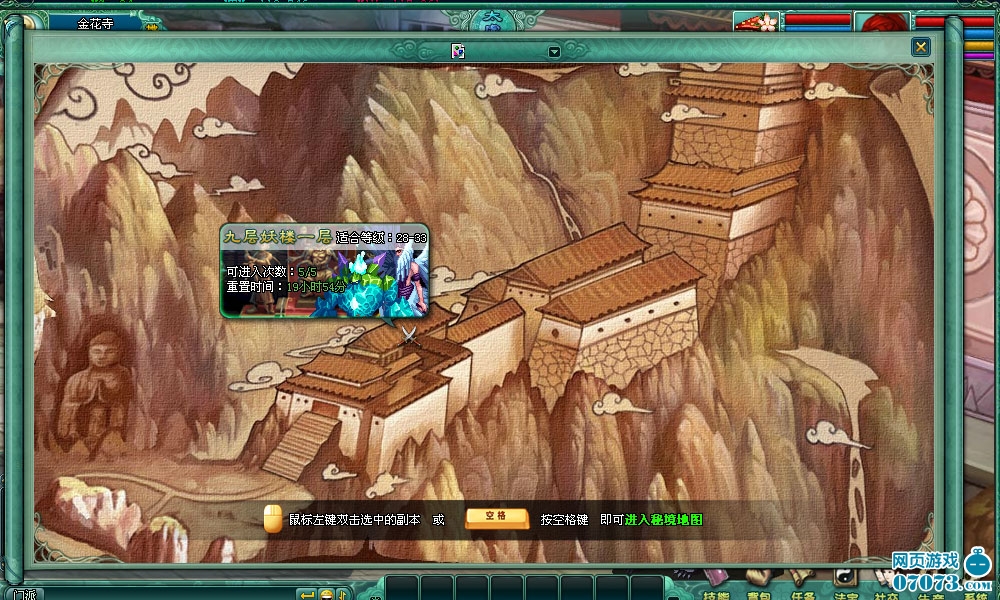Screen dimensions: 1000x600
Task: Open the chat smiley emoji picker
Action: [326, 594]
